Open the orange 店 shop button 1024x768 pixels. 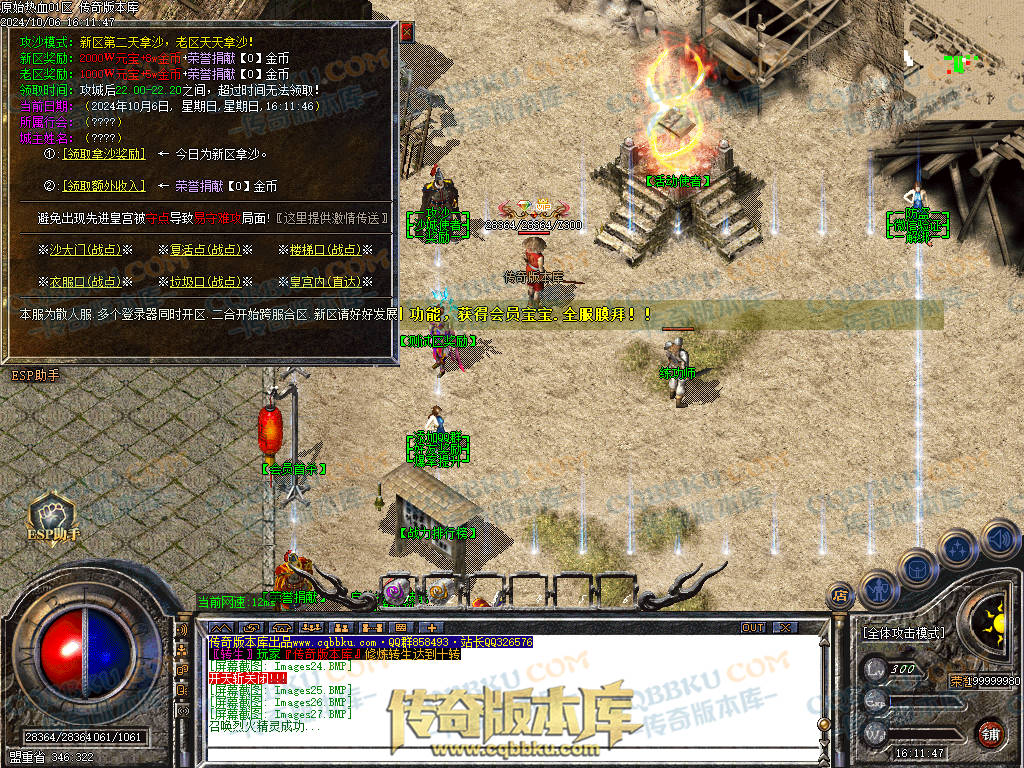coord(840,595)
